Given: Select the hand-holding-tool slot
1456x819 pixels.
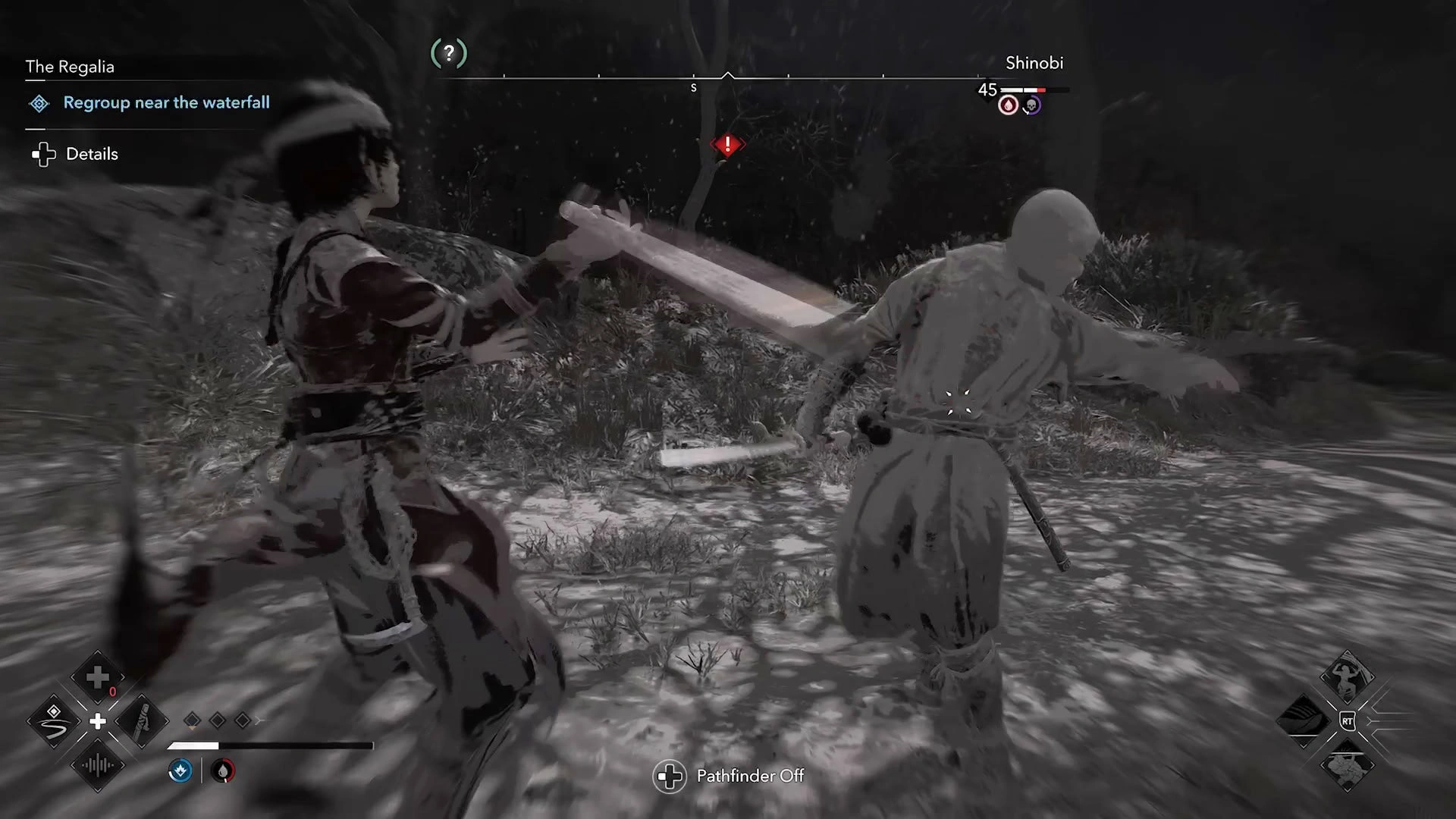Looking at the screenshot, I should click(x=142, y=721).
